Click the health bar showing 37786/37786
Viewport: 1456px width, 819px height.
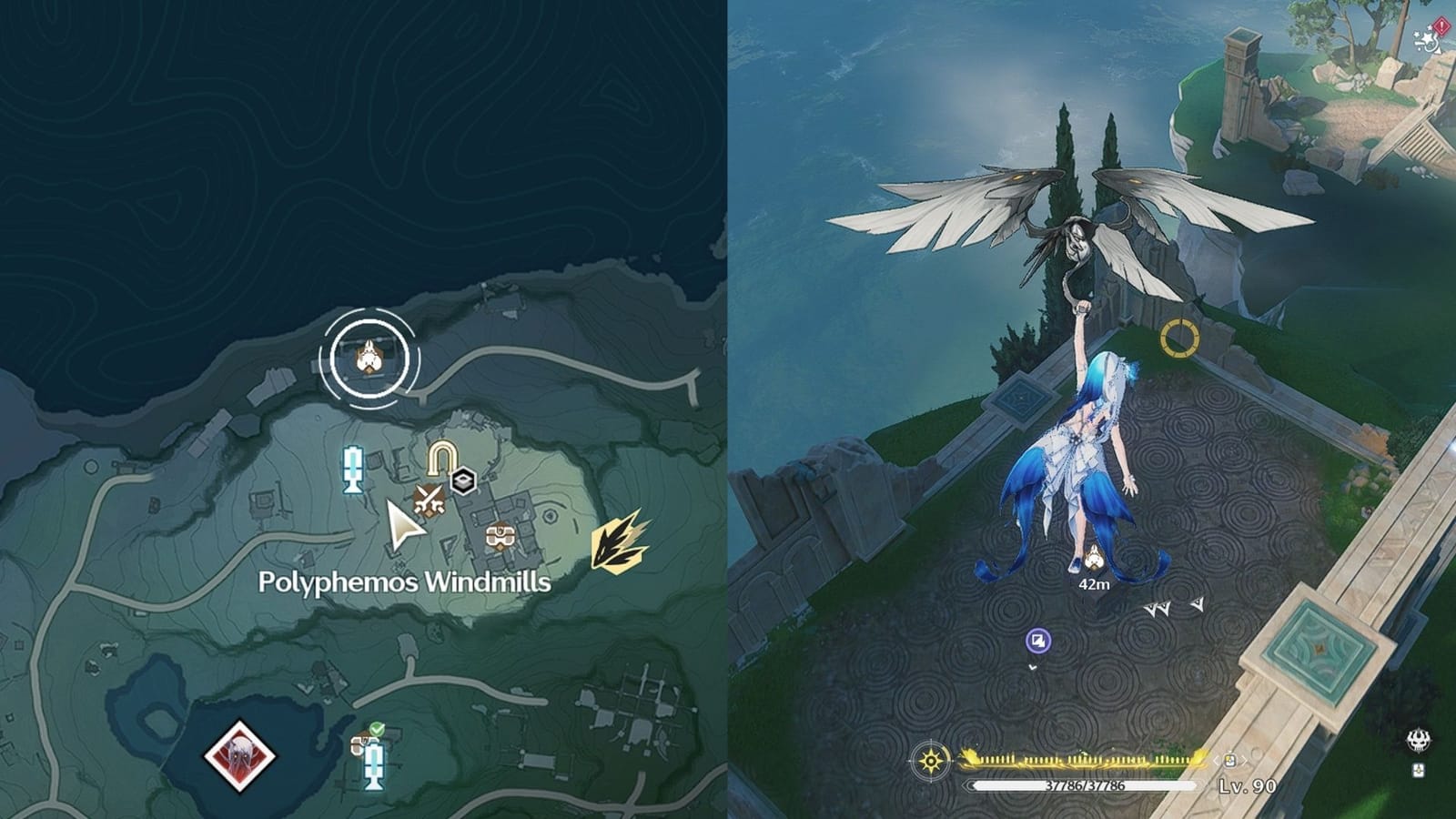tap(1083, 786)
